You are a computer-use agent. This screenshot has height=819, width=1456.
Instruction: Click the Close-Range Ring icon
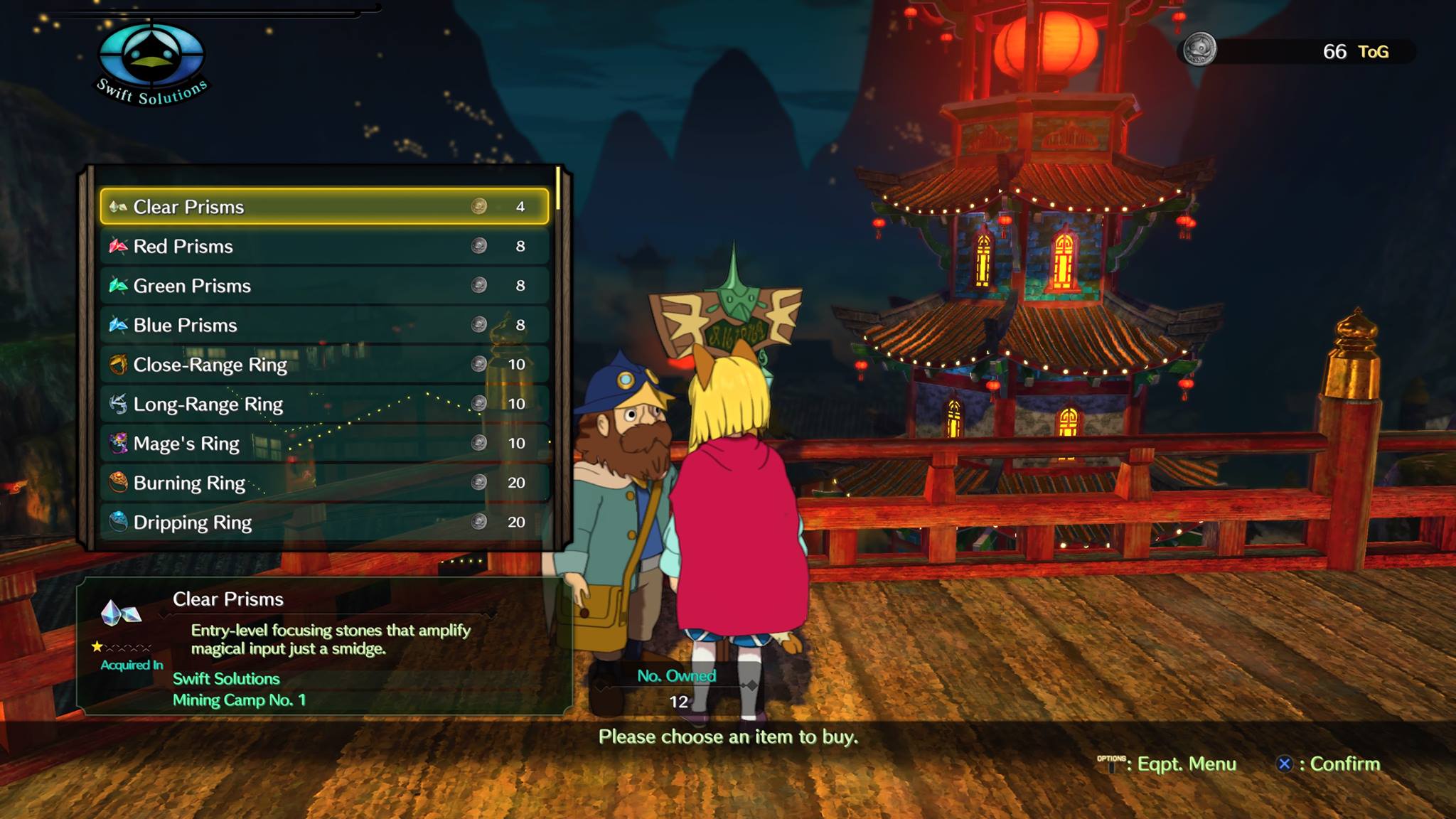coord(118,365)
